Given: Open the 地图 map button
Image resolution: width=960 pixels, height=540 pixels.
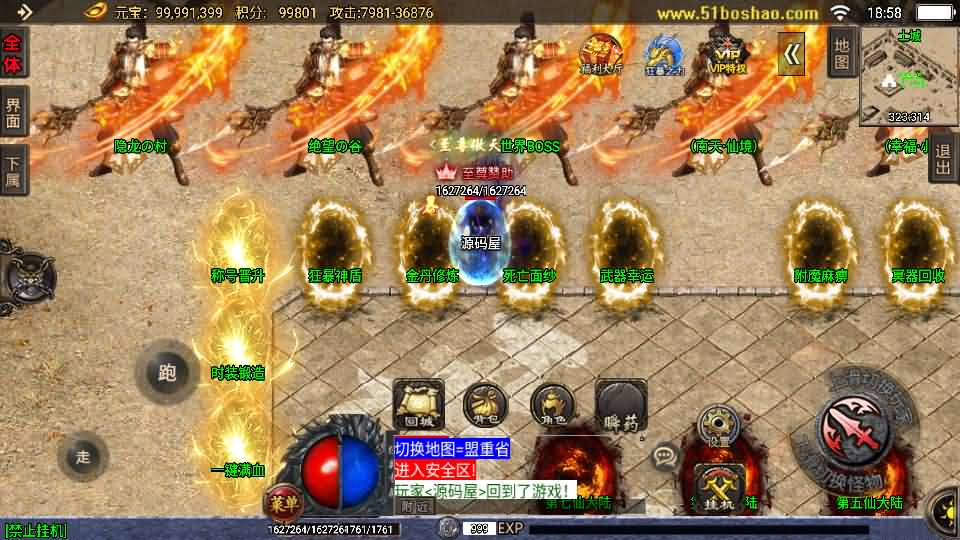Looking at the screenshot, I should coord(843,53).
